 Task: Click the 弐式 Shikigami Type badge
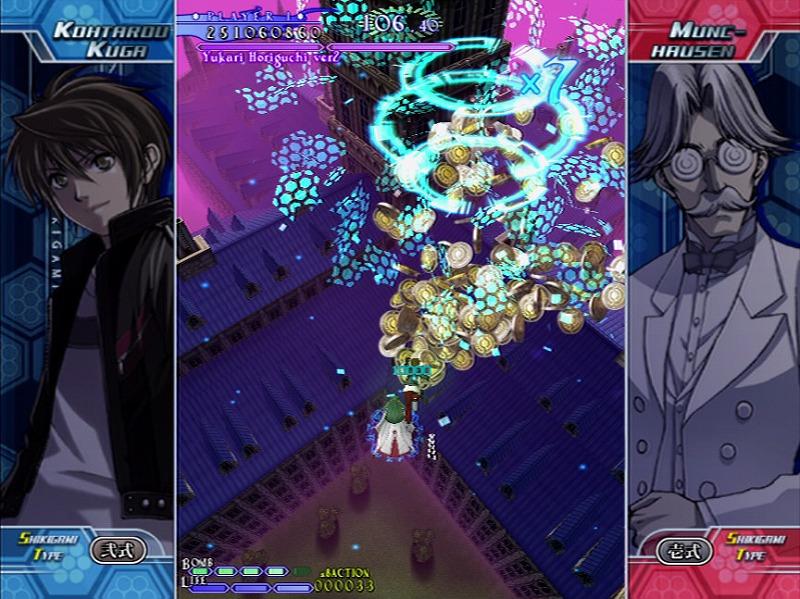point(118,549)
